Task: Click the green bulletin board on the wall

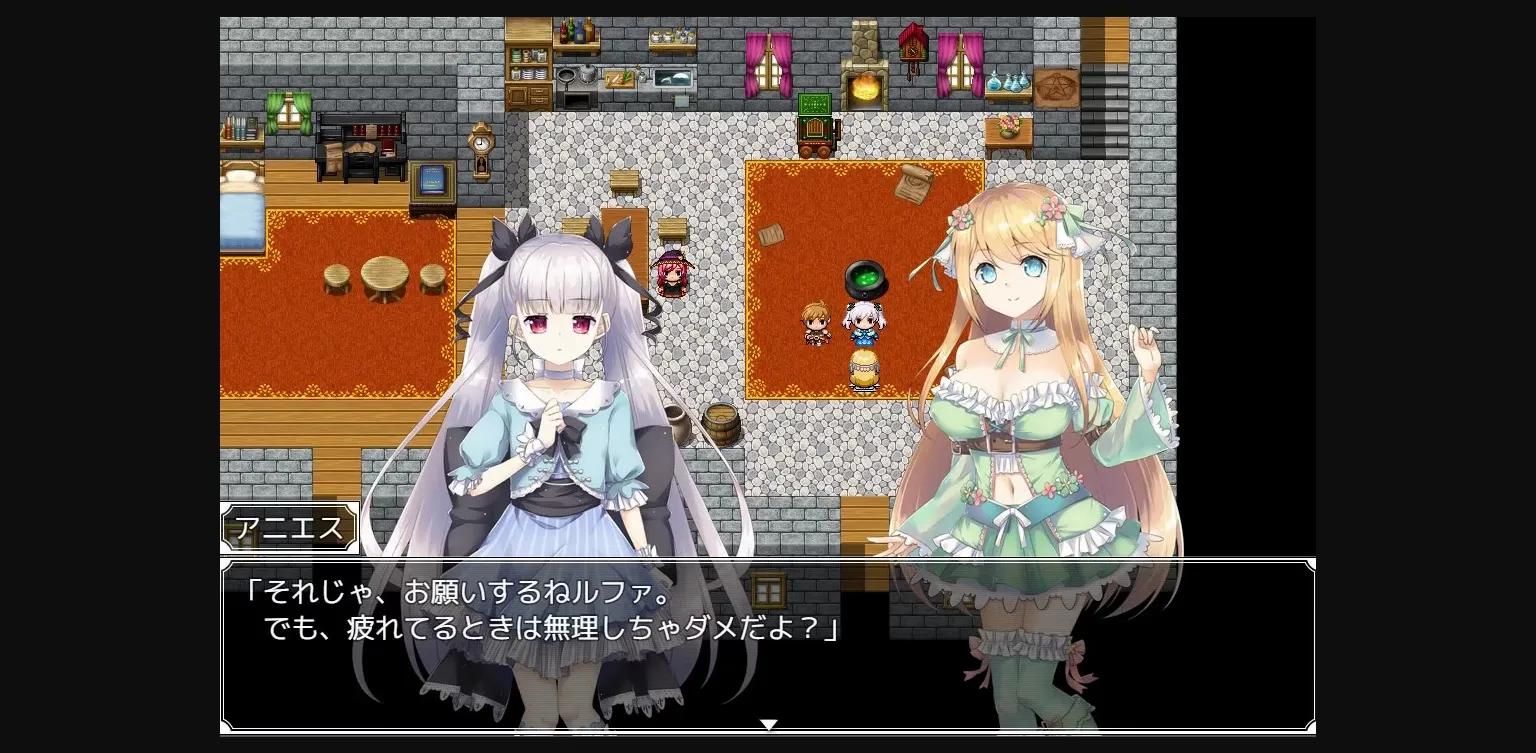Action: (x=814, y=102)
